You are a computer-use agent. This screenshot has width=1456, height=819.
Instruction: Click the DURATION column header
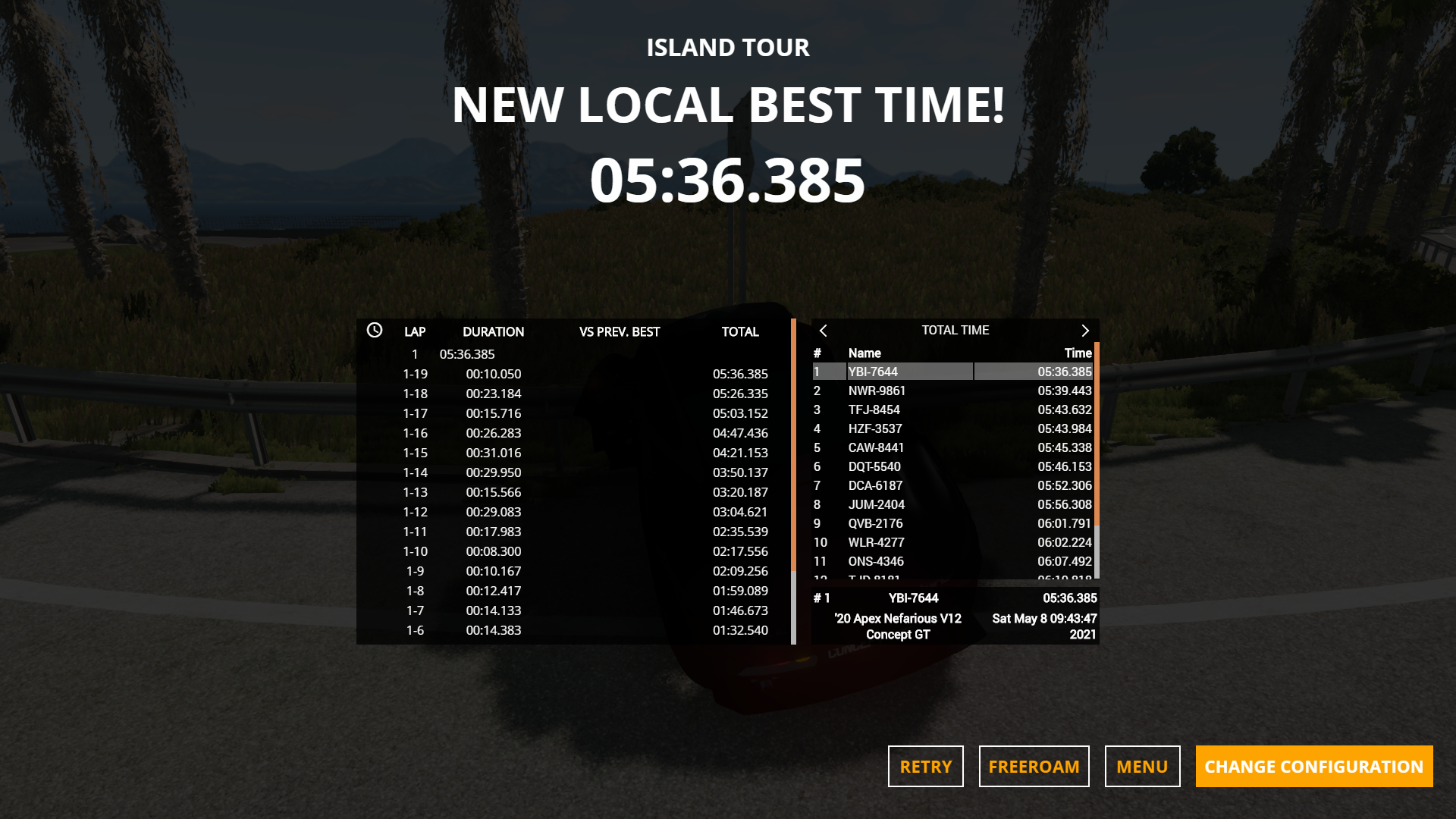[494, 331]
